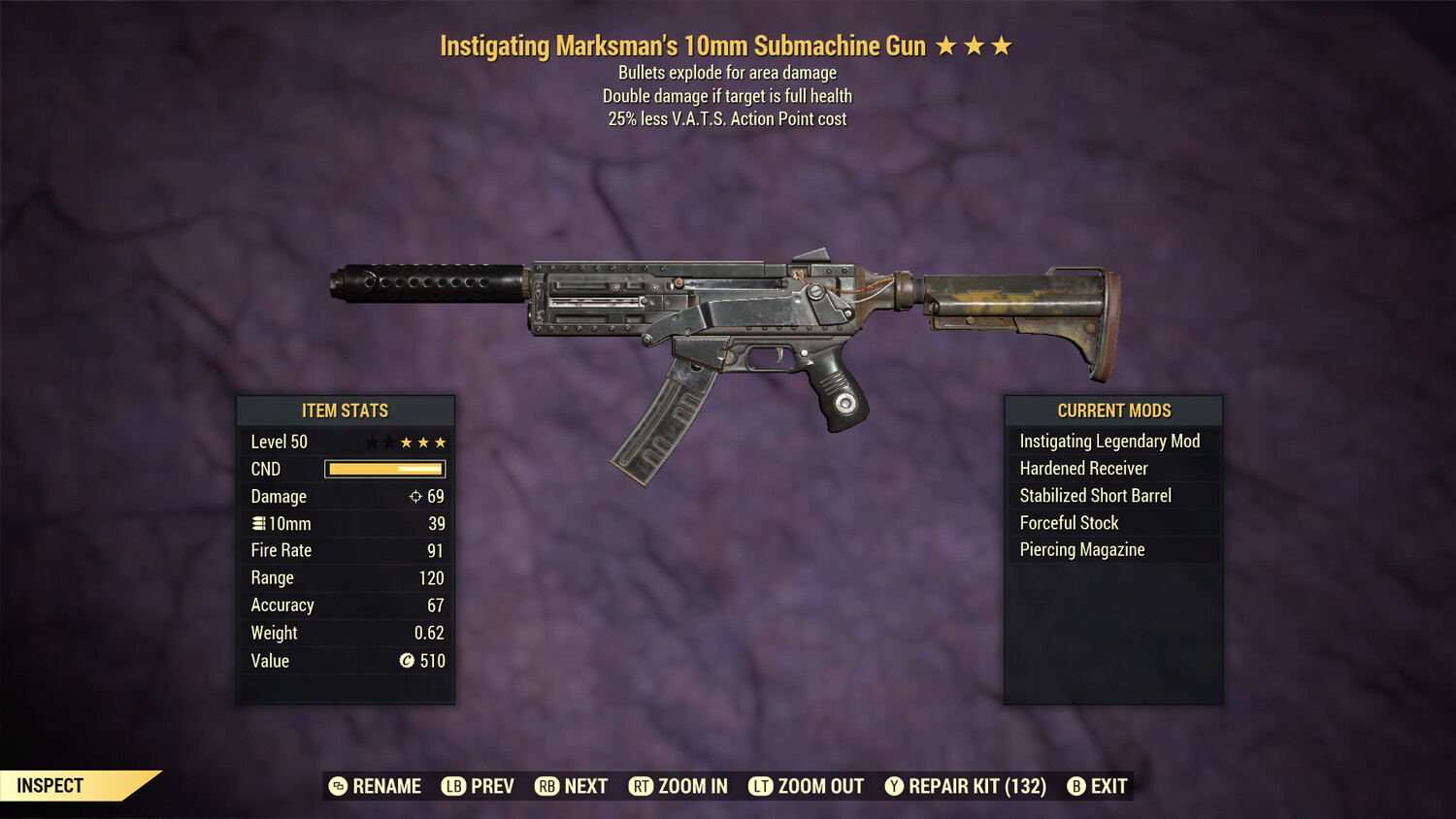Click the Repair Kit (132) label
Screen dimensions: 1456x819
click(x=976, y=786)
